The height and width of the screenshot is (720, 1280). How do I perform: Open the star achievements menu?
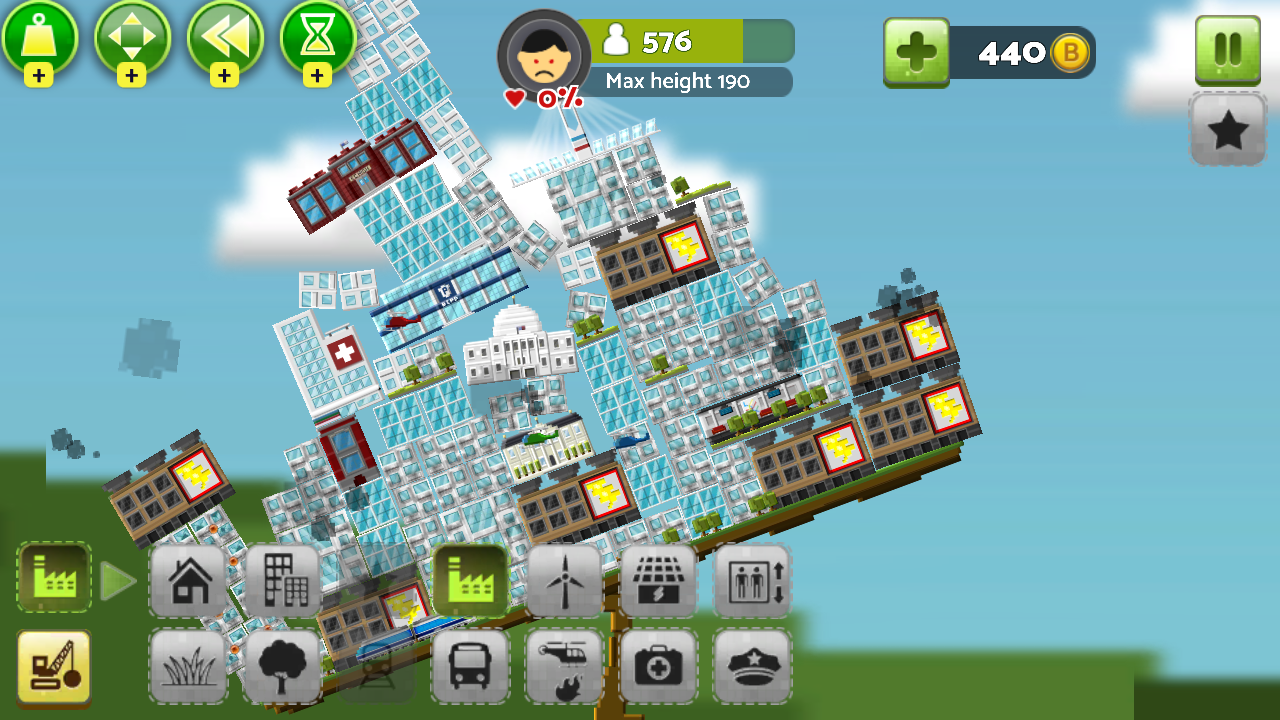click(x=1228, y=128)
